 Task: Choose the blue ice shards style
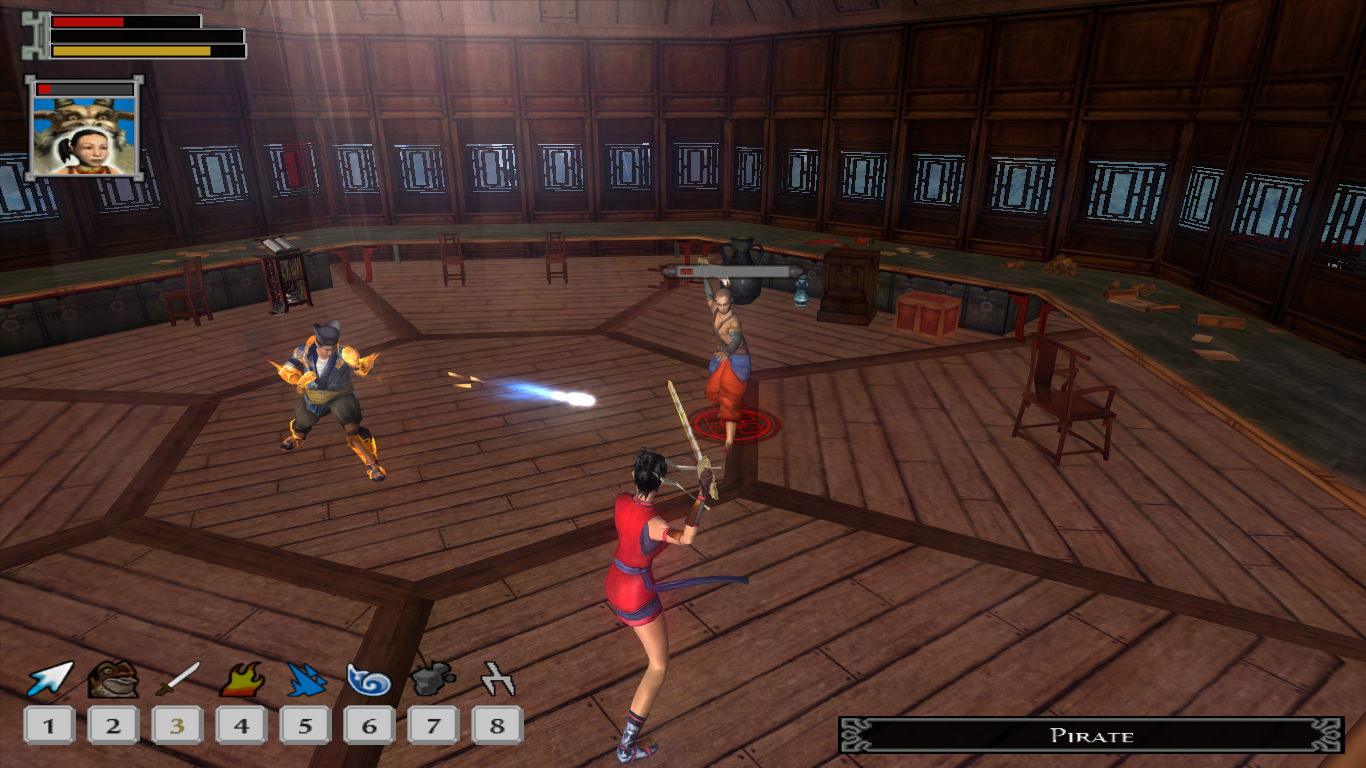pos(305,680)
